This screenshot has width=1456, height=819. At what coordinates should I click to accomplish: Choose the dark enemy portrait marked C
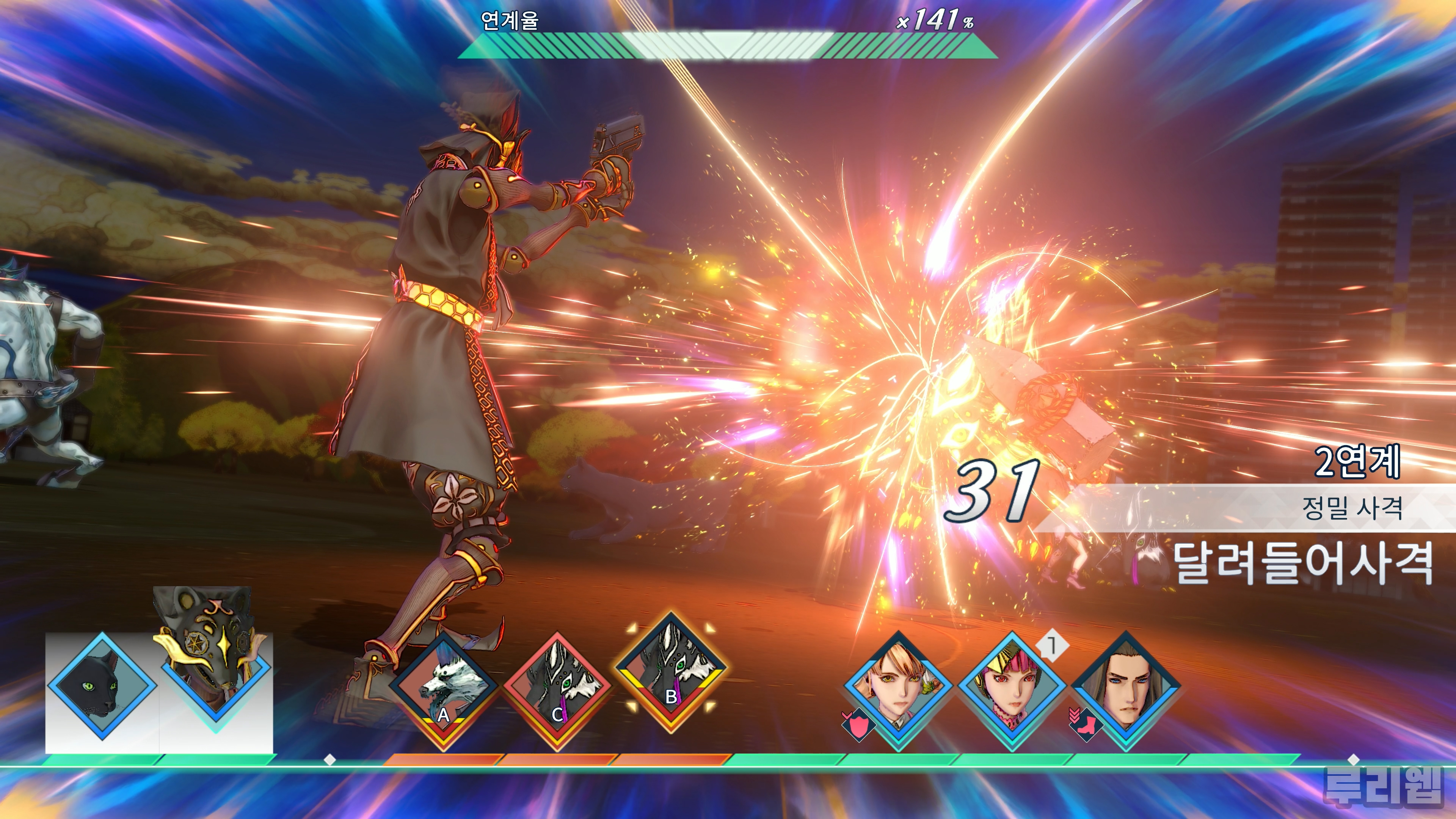tap(557, 687)
